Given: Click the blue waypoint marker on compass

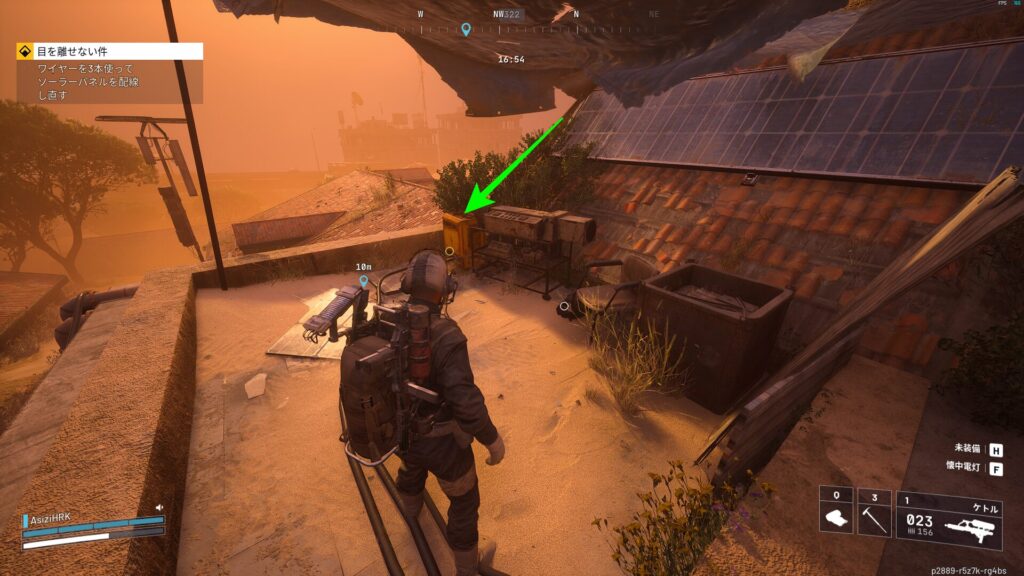Looking at the screenshot, I should (465, 29).
